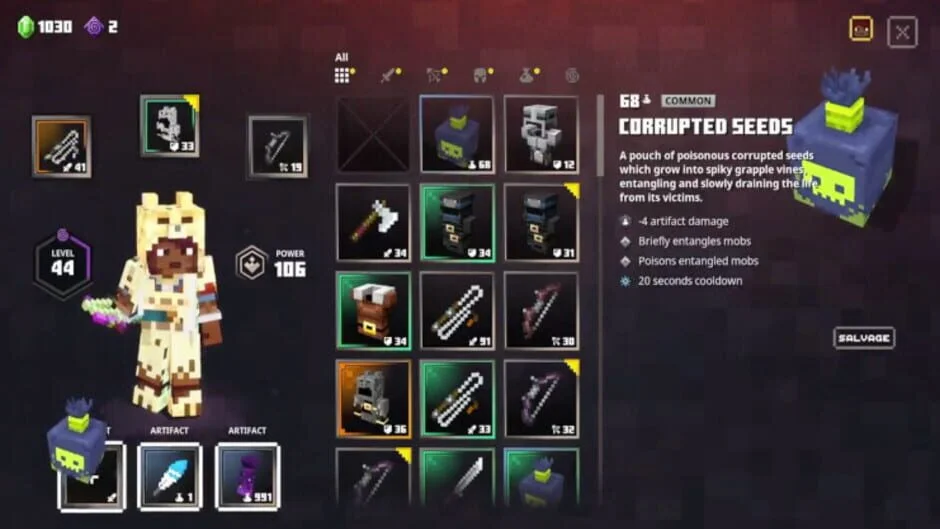Select the chain weapon with power 91
940x529 pixels.
coord(456,310)
